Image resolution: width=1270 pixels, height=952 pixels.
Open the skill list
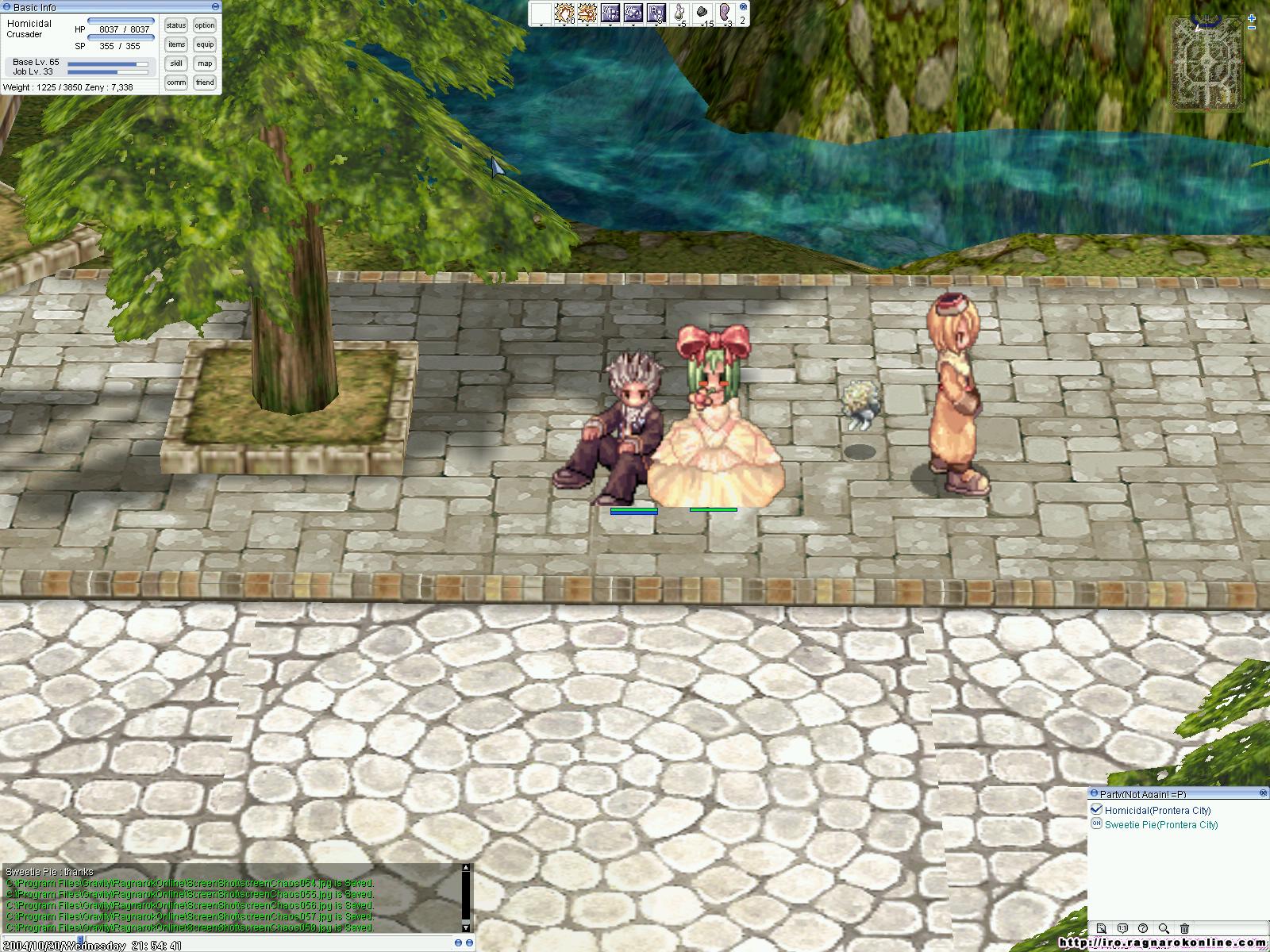pos(176,63)
